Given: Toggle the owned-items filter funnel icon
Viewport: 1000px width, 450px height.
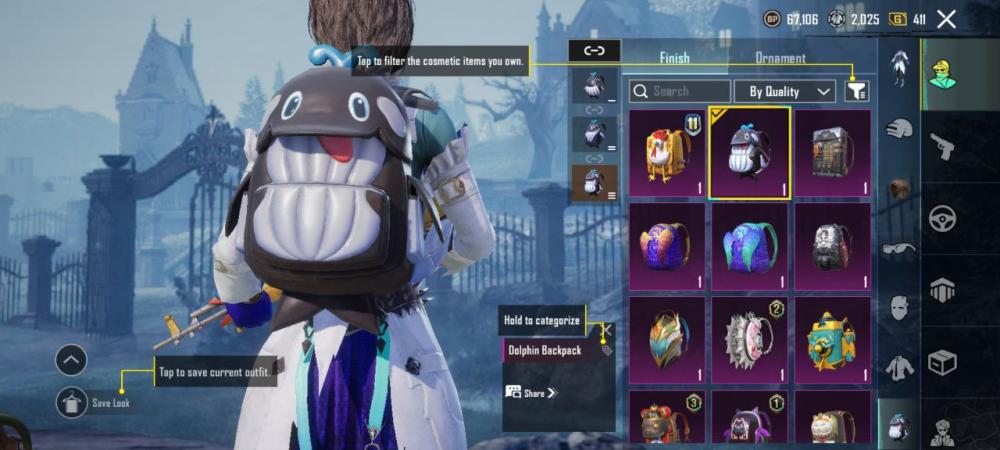Looking at the screenshot, I should [856, 91].
